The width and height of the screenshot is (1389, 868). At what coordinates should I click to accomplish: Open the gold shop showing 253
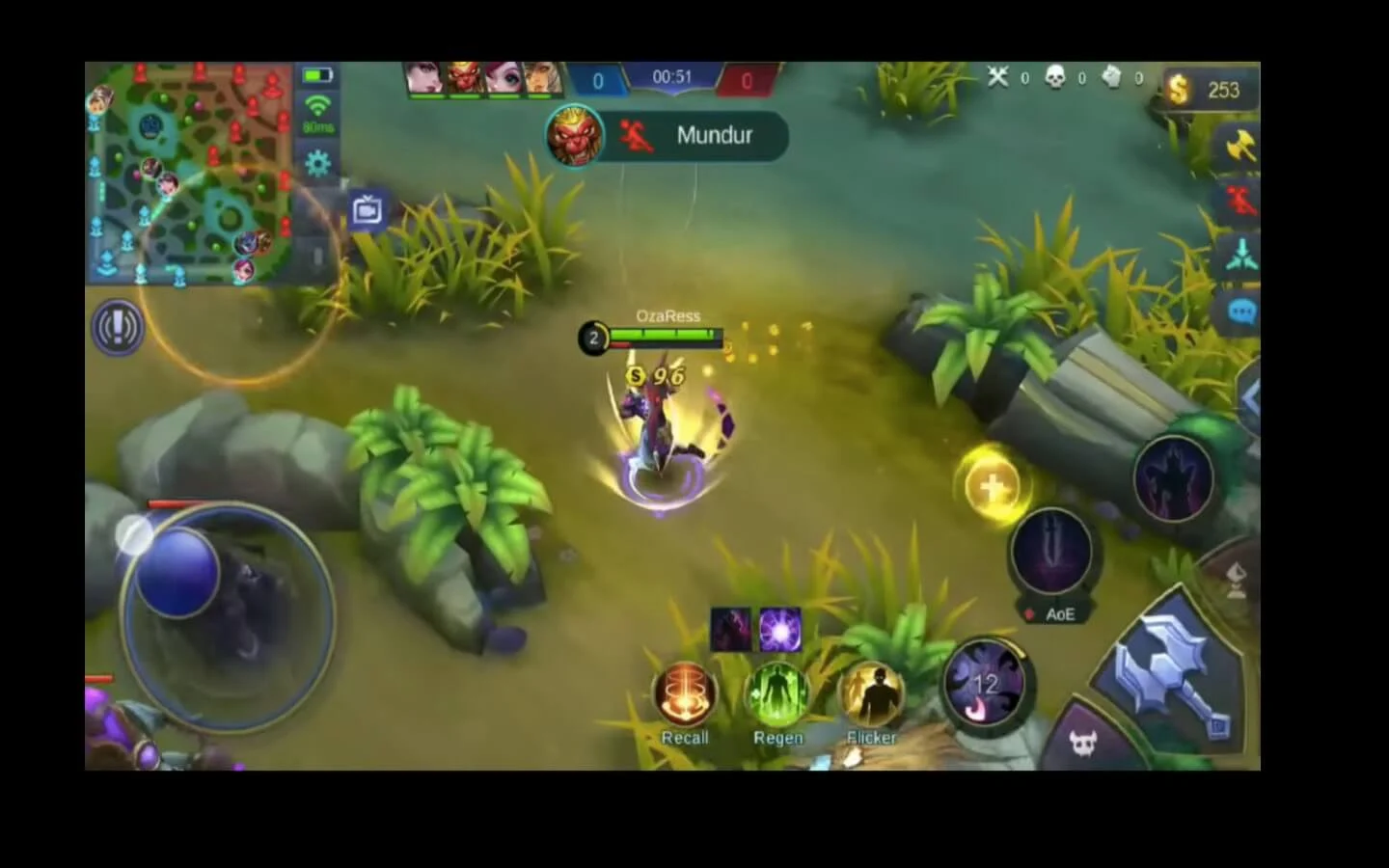coord(1209,90)
